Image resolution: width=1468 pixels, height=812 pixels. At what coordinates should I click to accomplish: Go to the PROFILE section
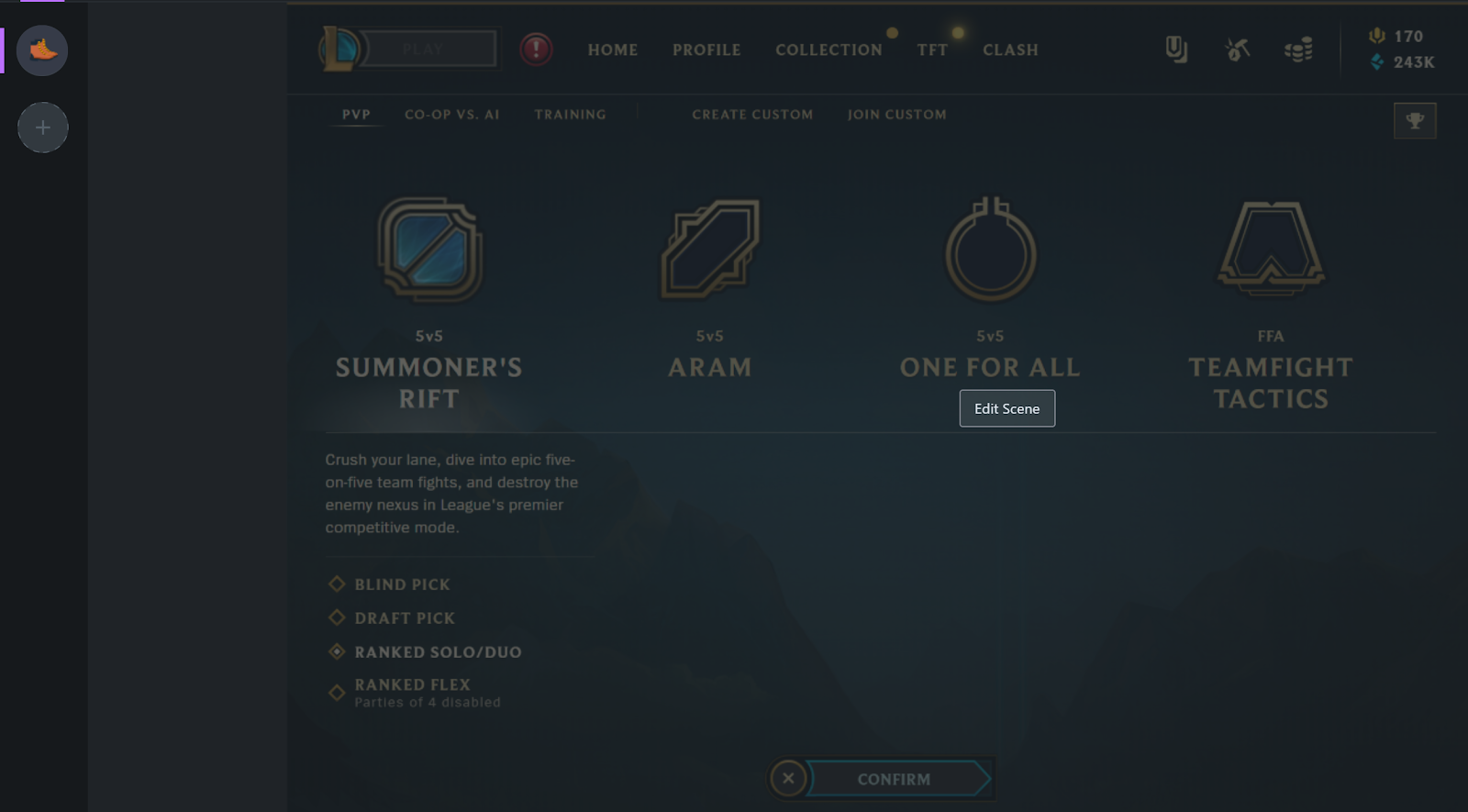(x=706, y=50)
